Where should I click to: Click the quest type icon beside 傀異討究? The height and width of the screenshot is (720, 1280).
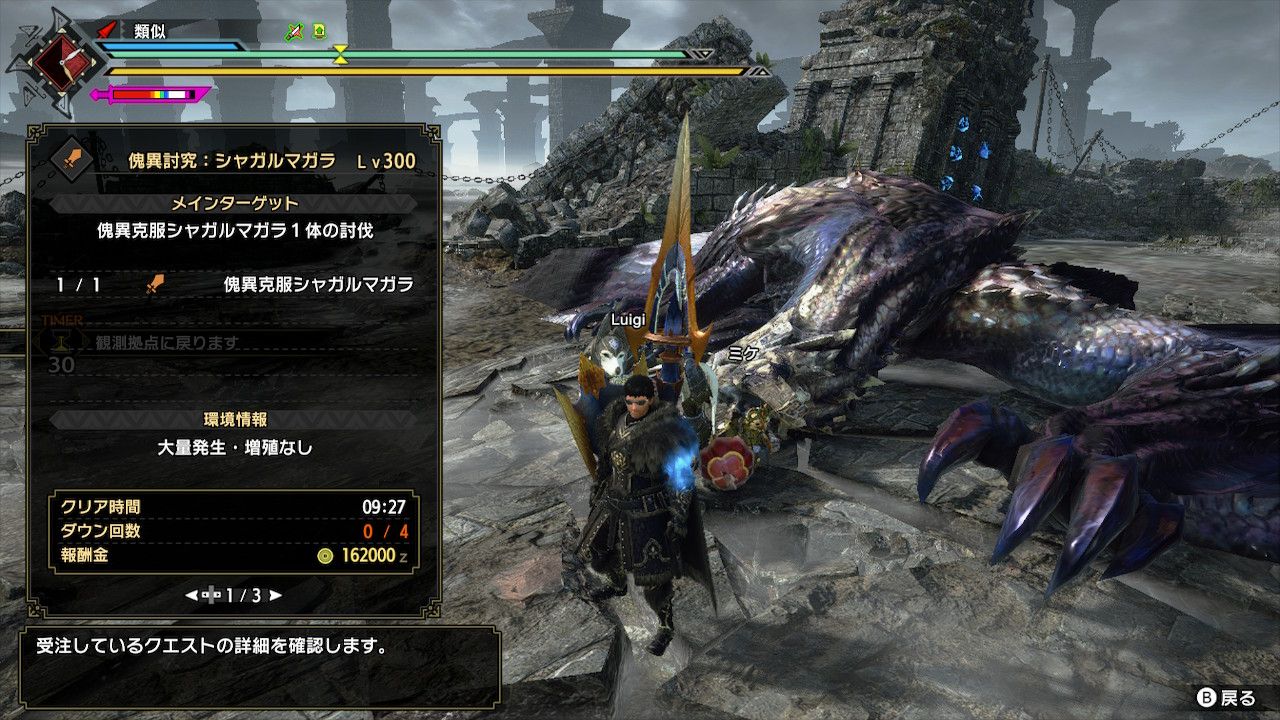click(x=72, y=159)
